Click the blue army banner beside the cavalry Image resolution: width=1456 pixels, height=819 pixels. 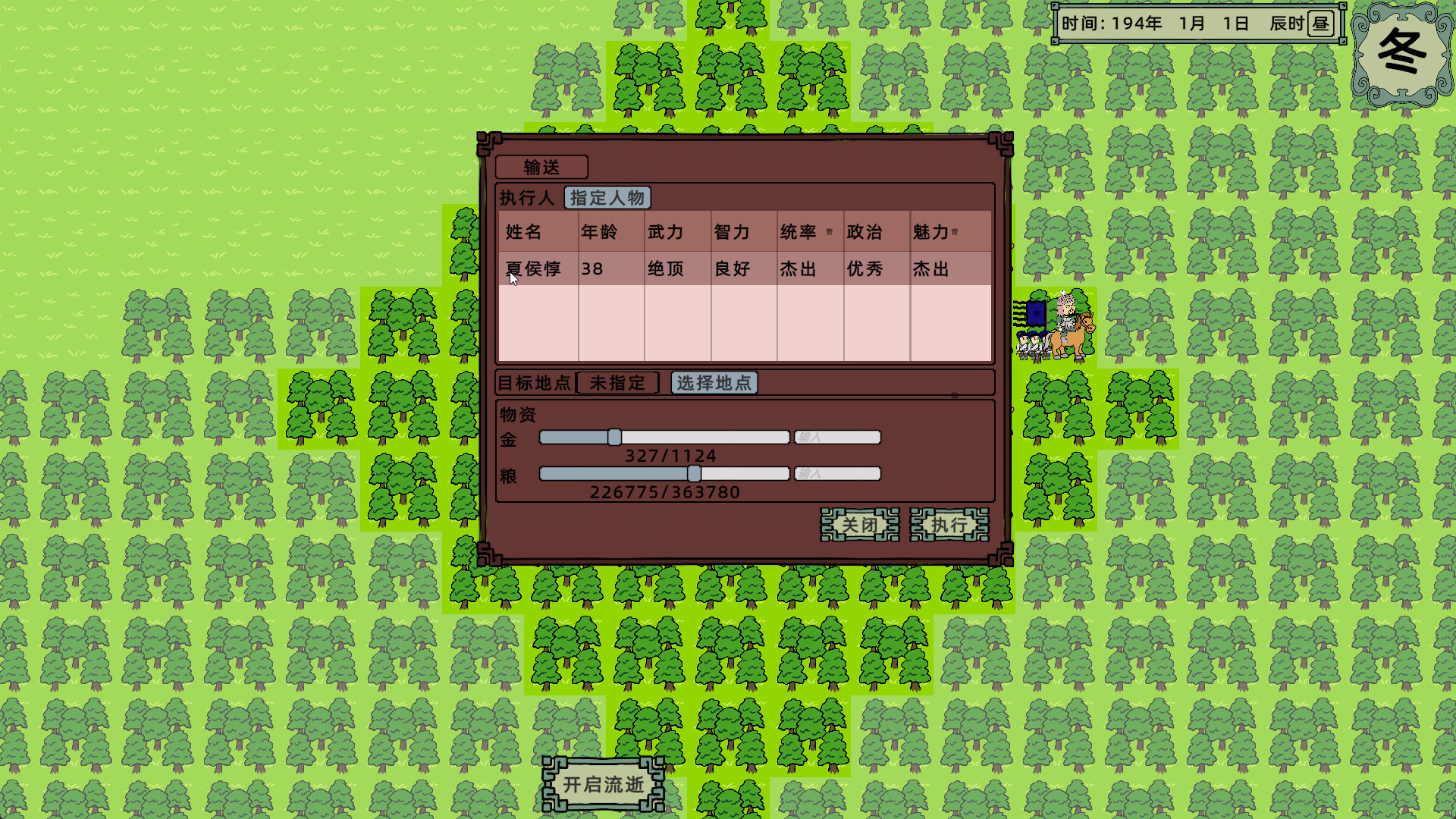(x=1035, y=312)
